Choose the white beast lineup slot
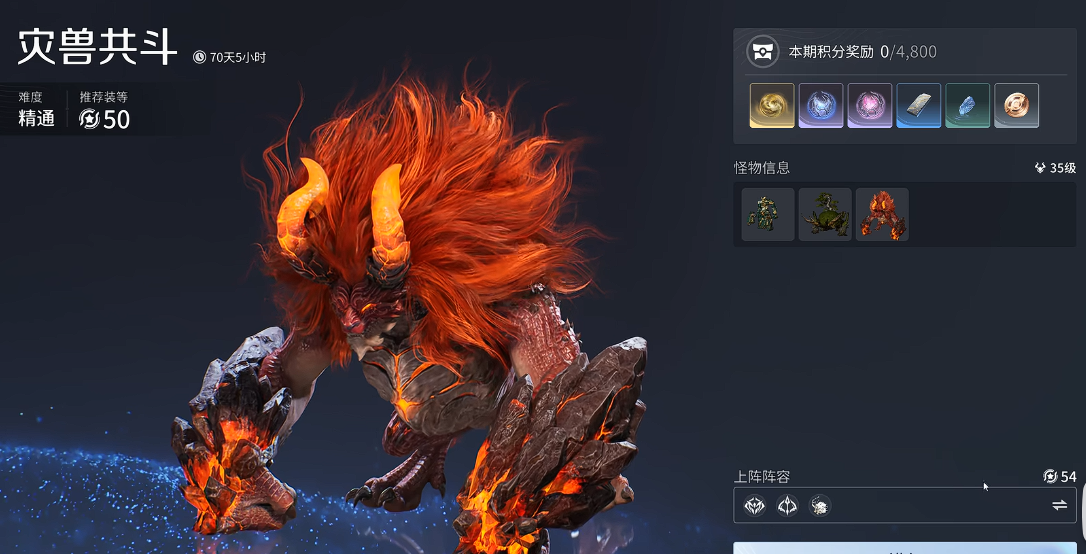Image resolution: width=1086 pixels, height=554 pixels. (819, 506)
